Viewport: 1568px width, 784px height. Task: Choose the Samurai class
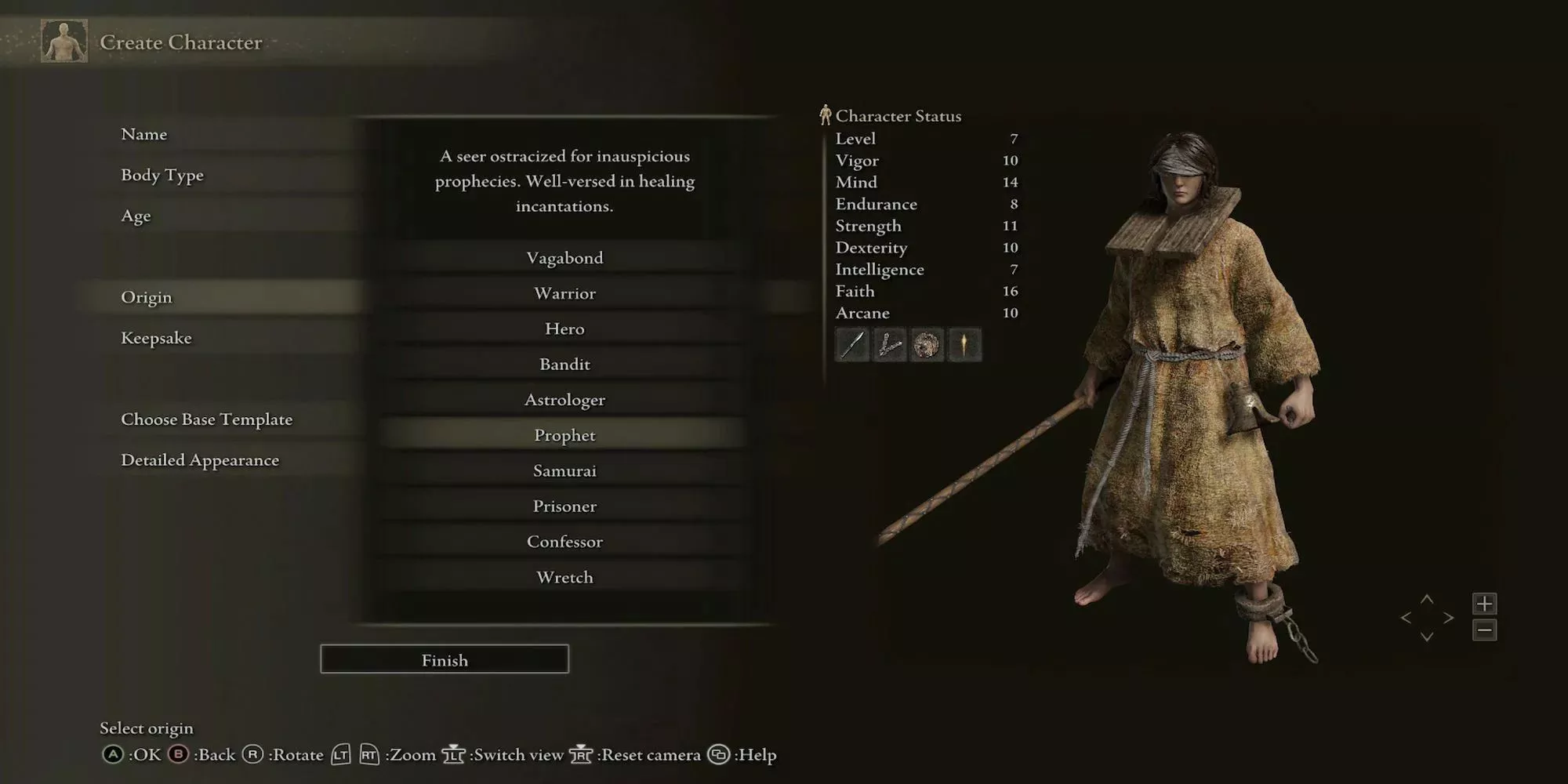click(x=564, y=470)
